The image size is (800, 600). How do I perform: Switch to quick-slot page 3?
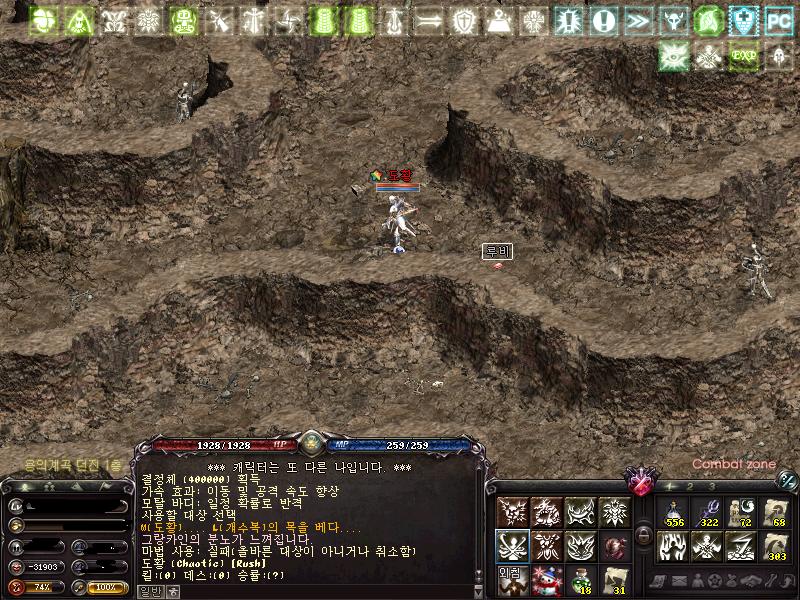pos(711,486)
